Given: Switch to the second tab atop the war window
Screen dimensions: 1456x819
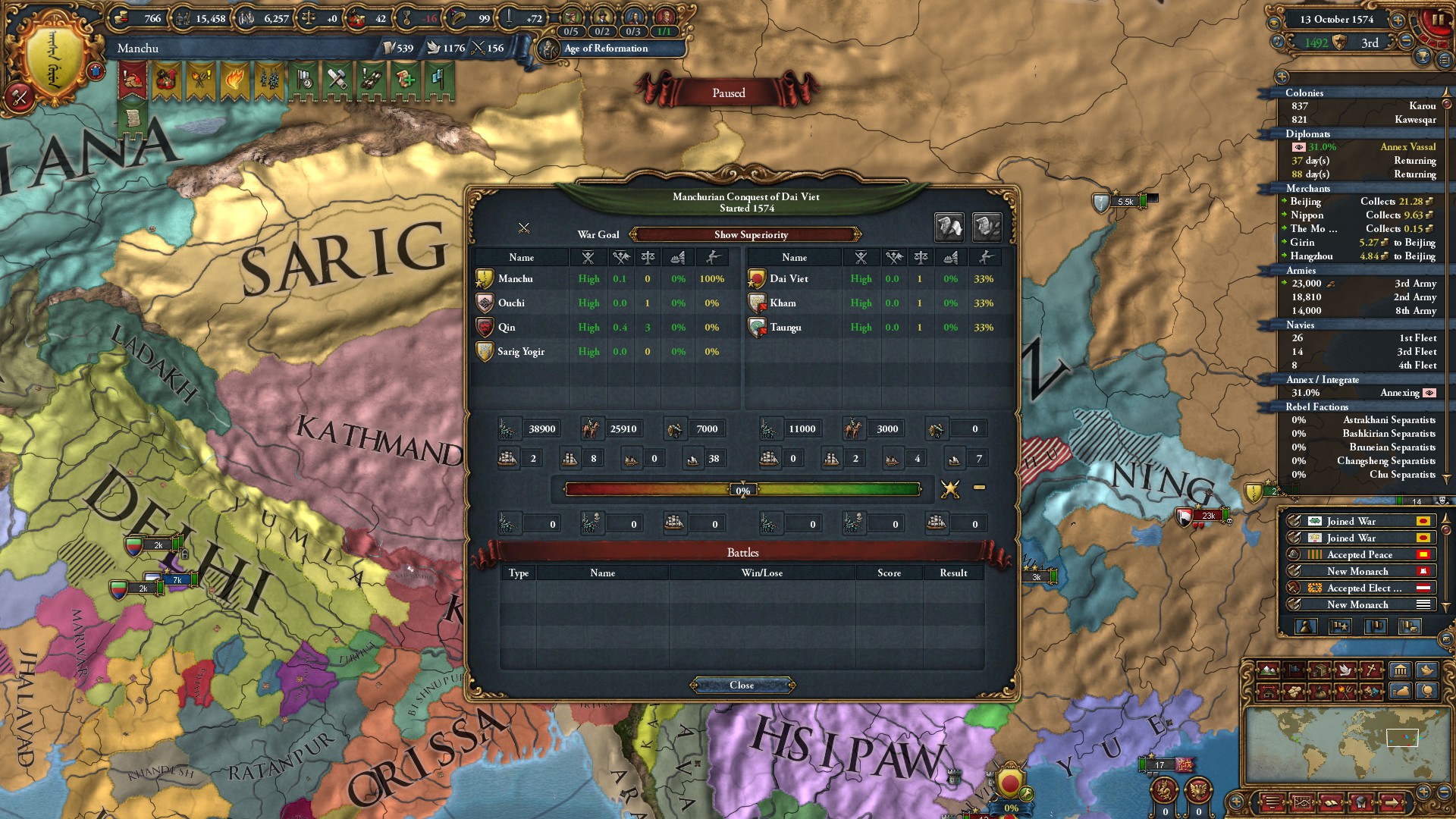Looking at the screenshot, I should 988,226.
